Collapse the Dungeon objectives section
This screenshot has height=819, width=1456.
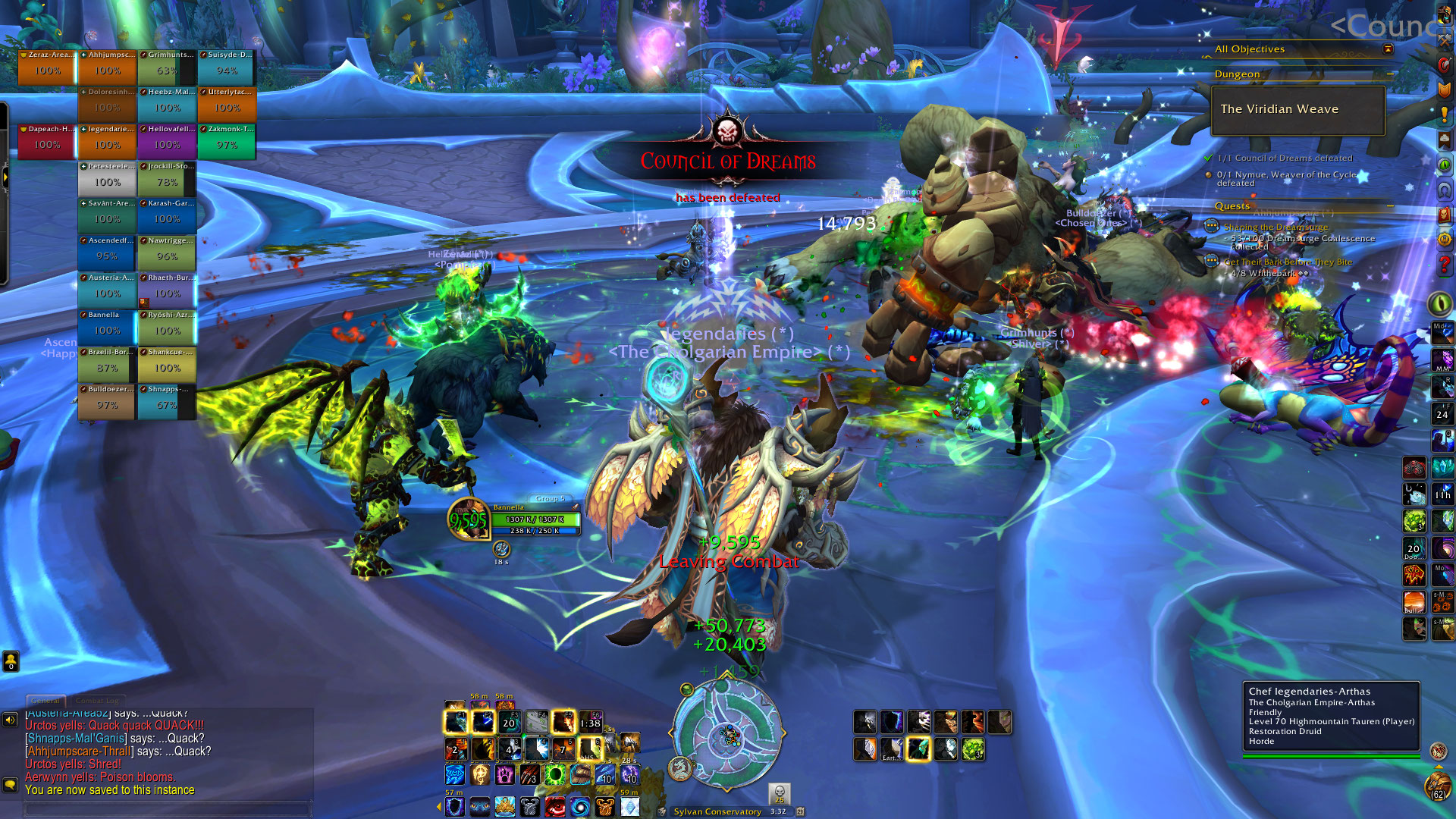point(1391,74)
